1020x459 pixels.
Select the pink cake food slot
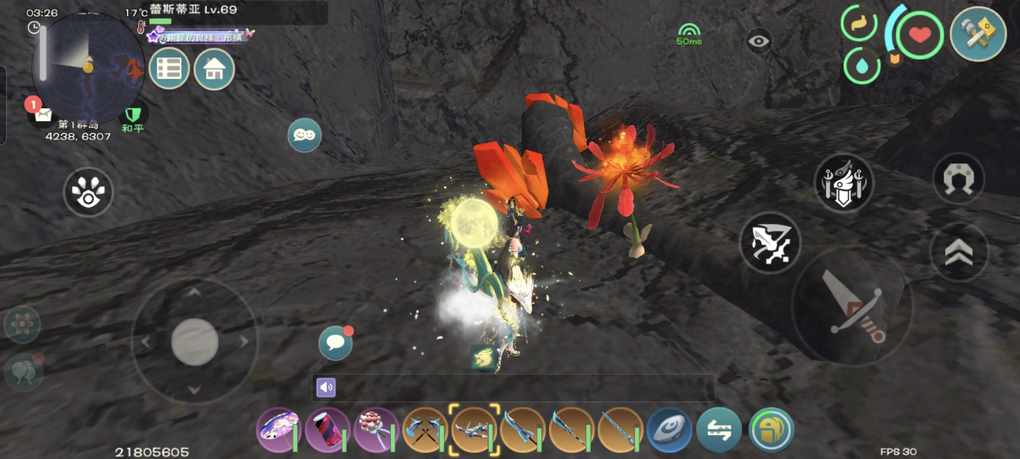(x=376, y=429)
